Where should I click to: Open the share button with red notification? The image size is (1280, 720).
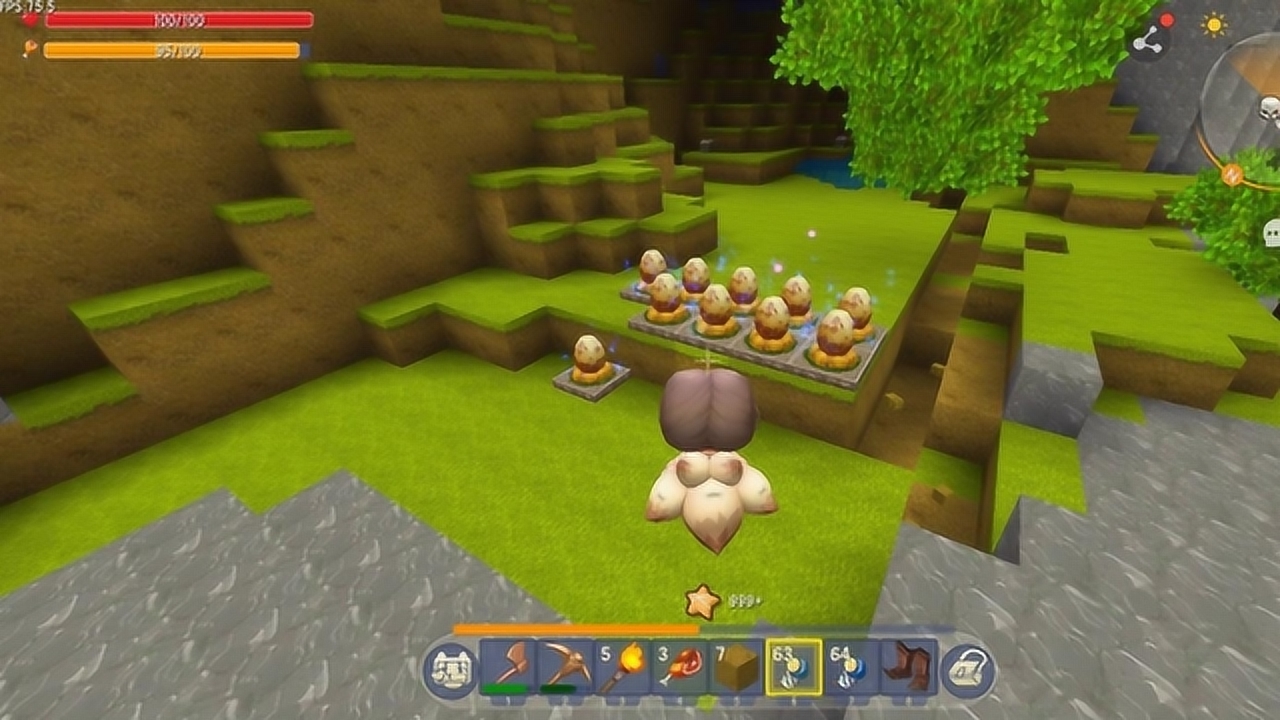1149,40
